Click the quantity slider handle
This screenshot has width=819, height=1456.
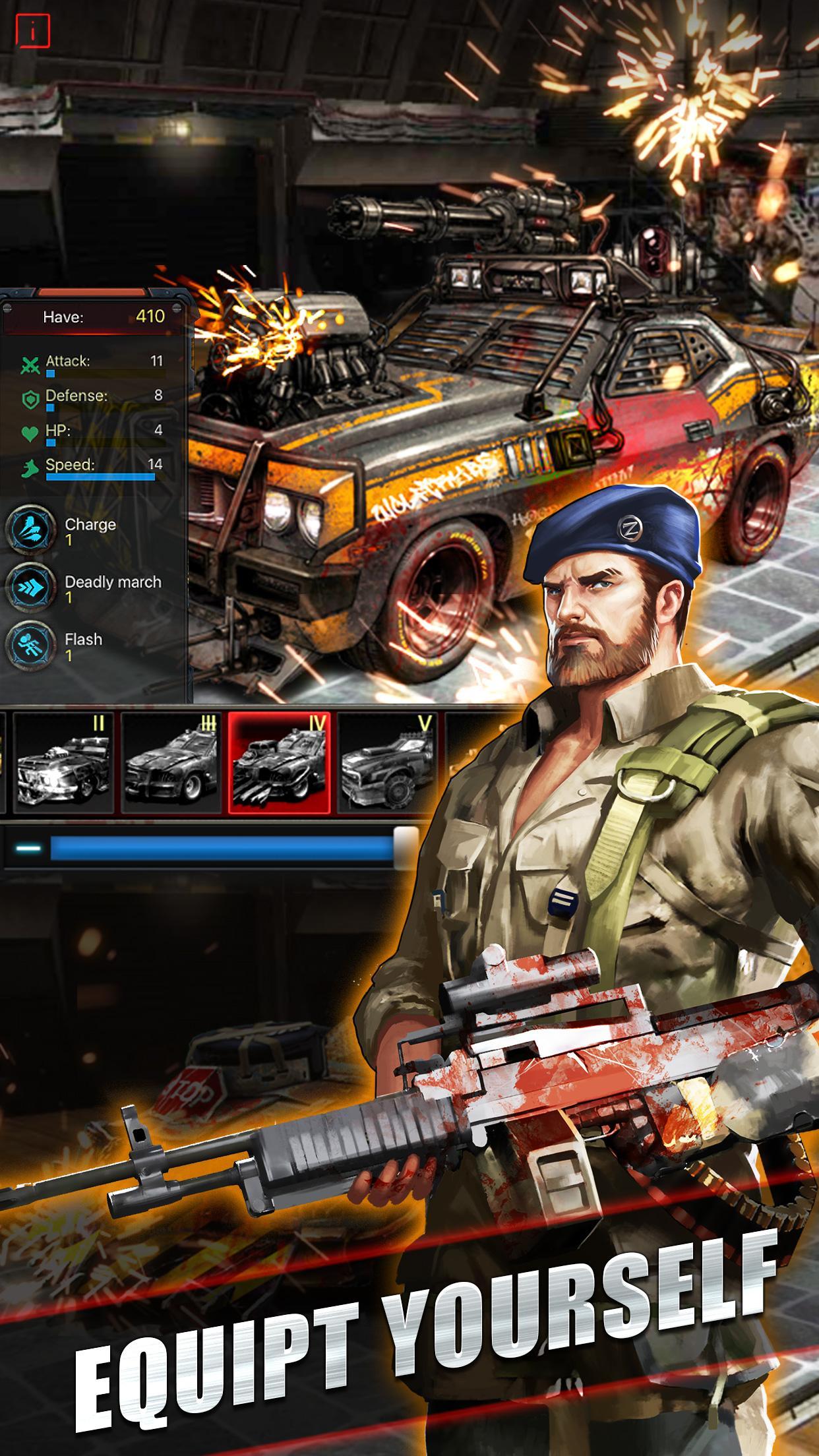[406, 847]
